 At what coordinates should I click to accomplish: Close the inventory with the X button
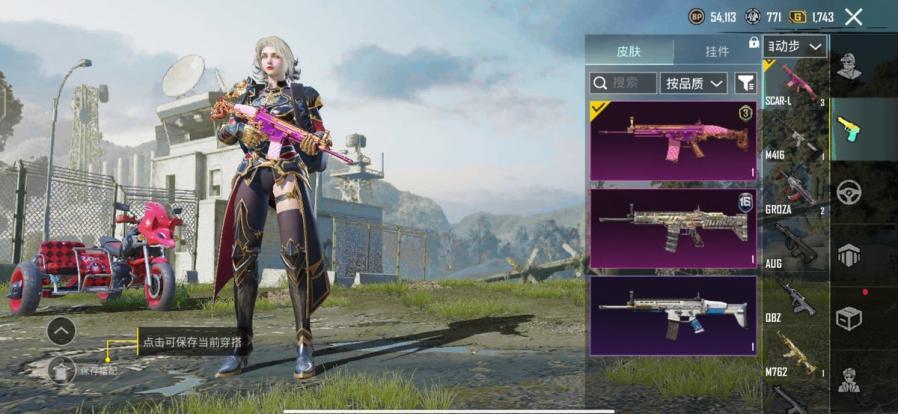tap(853, 16)
